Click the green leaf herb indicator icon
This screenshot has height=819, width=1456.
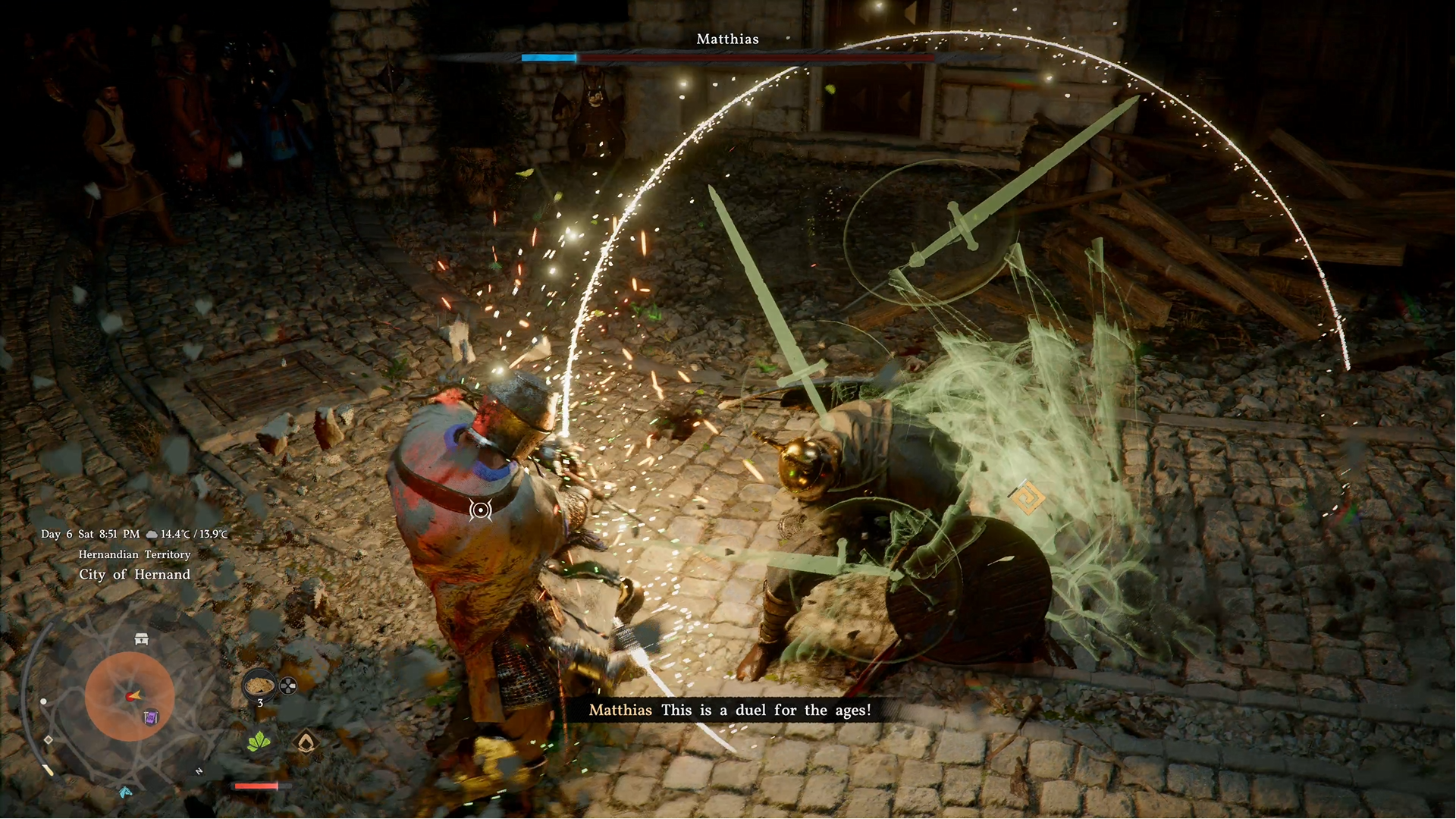[x=259, y=741]
